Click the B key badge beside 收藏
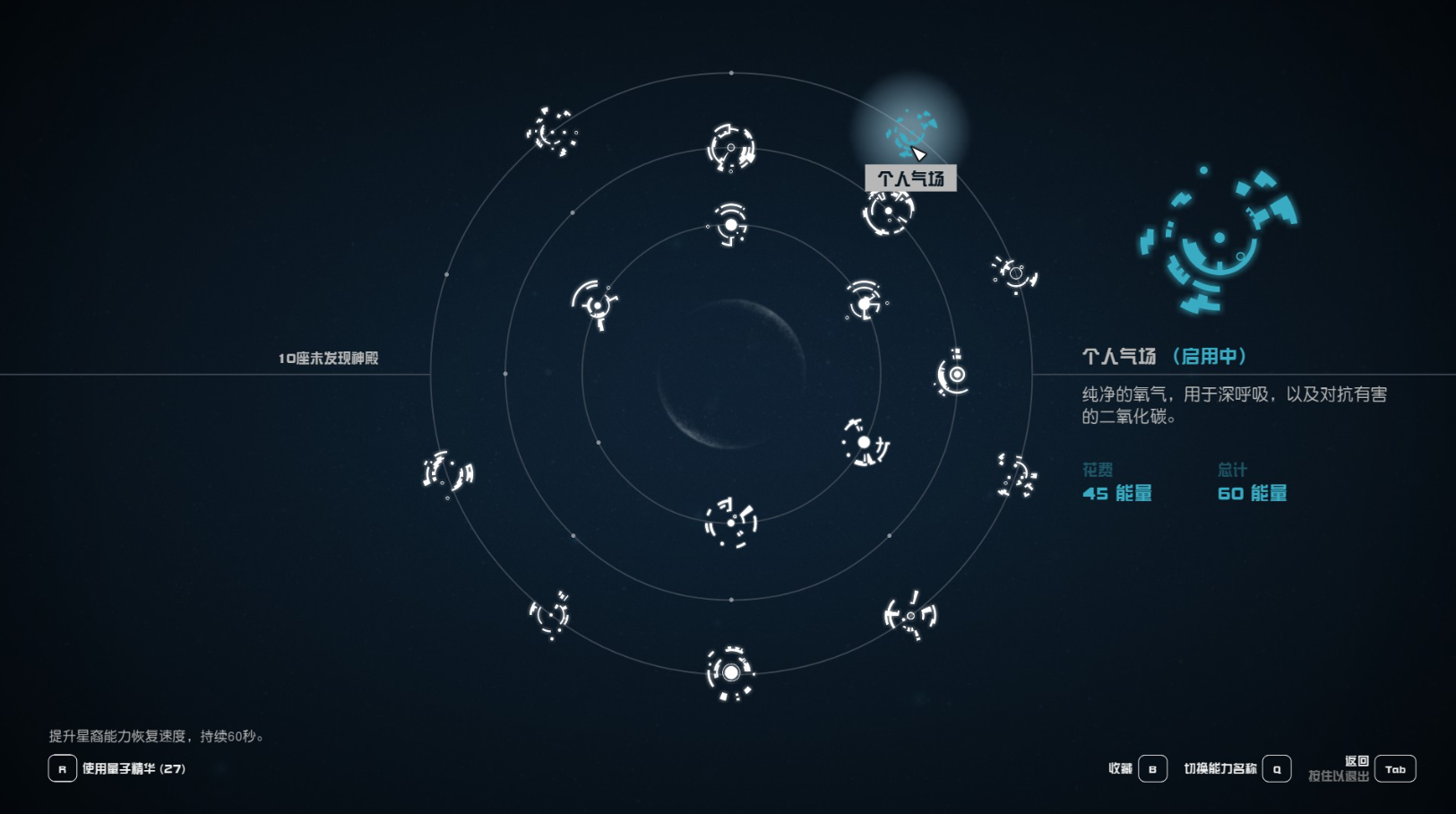 pos(1151,768)
